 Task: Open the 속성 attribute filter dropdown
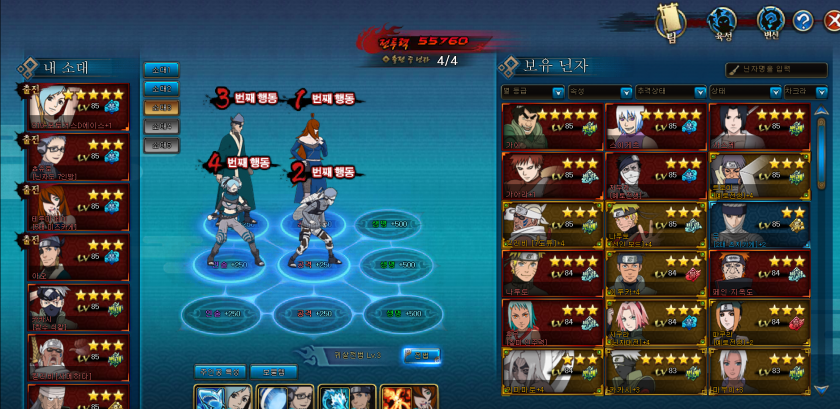[x=600, y=91]
